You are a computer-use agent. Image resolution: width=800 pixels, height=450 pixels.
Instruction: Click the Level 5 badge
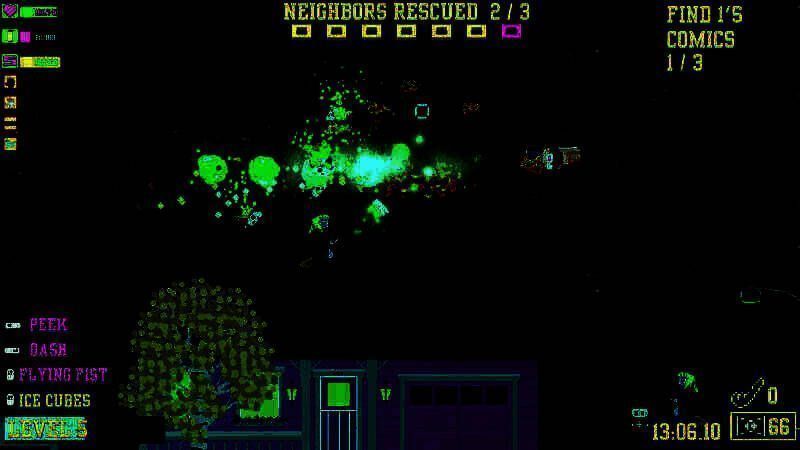point(46,428)
